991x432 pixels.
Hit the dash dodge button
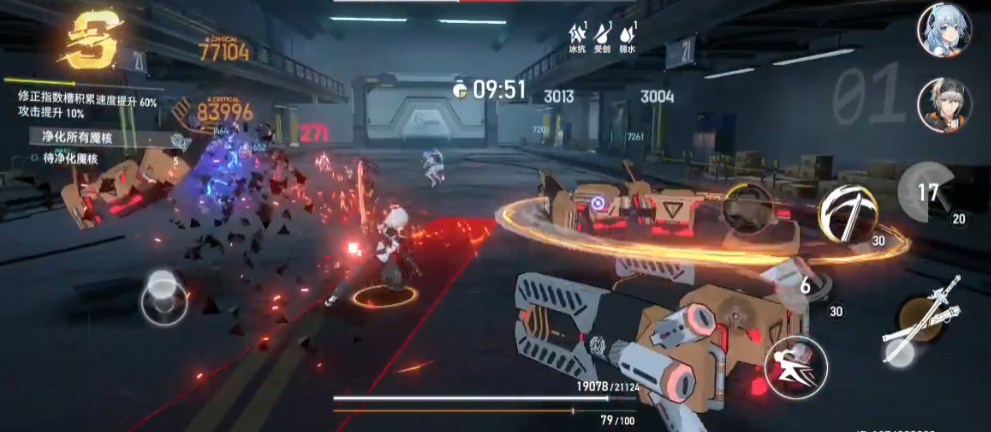click(x=795, y=367)
